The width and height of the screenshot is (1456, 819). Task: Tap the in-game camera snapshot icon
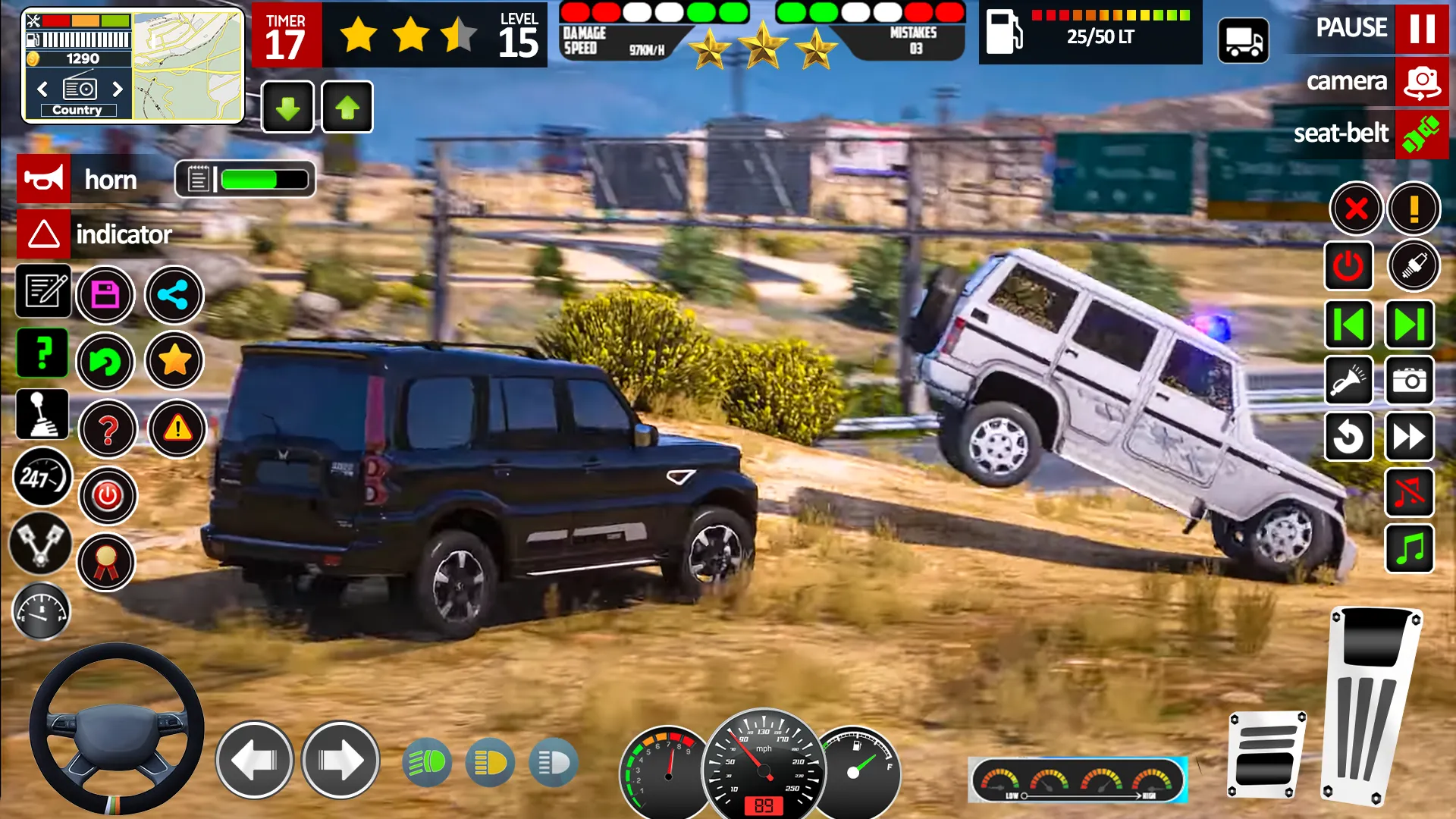pyautogui.click(x=1409, y=381)
